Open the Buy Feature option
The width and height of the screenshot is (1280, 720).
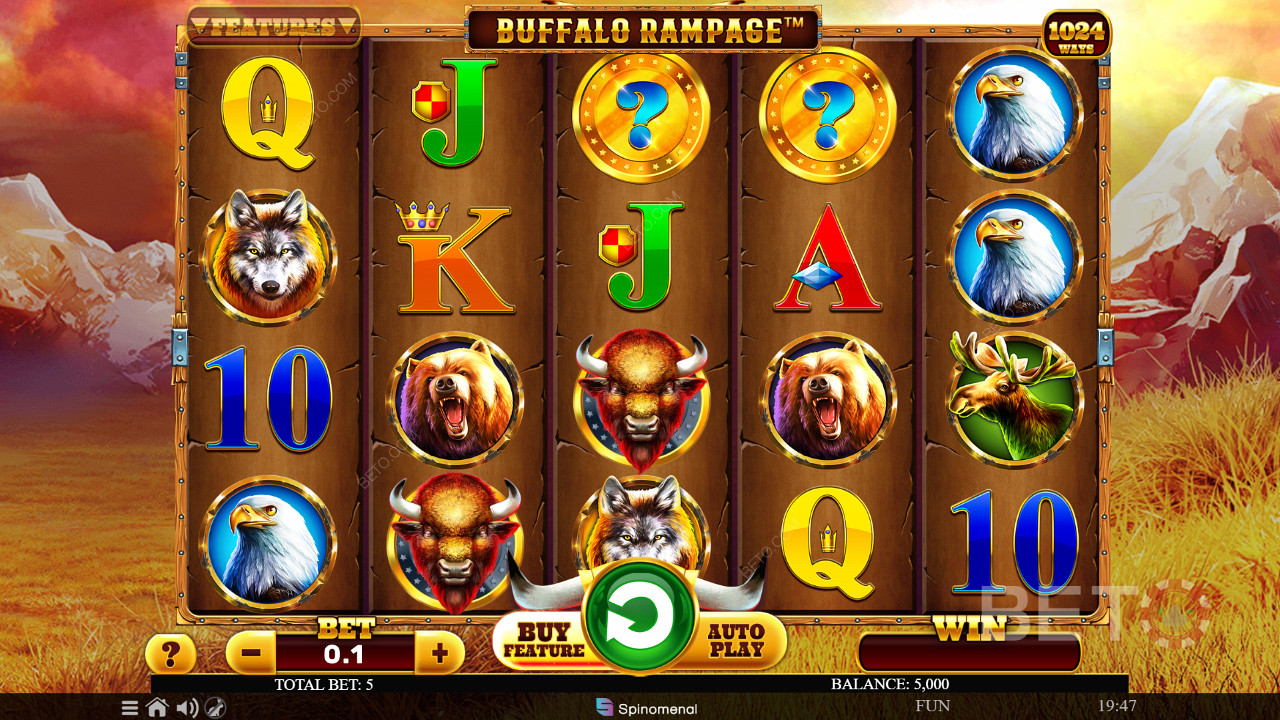pos(543,641)
